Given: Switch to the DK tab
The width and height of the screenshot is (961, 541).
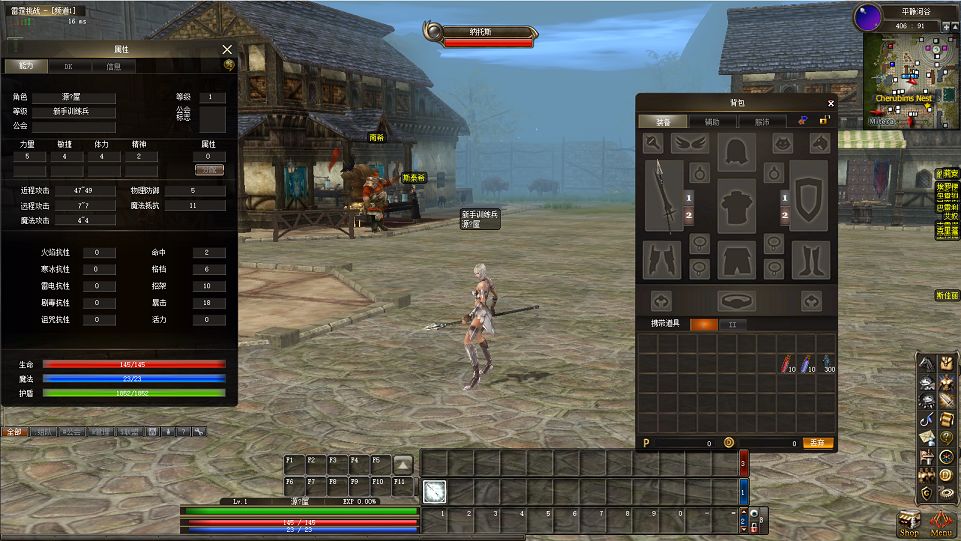Looking at the screenshot, I should [x=68, y=66].
